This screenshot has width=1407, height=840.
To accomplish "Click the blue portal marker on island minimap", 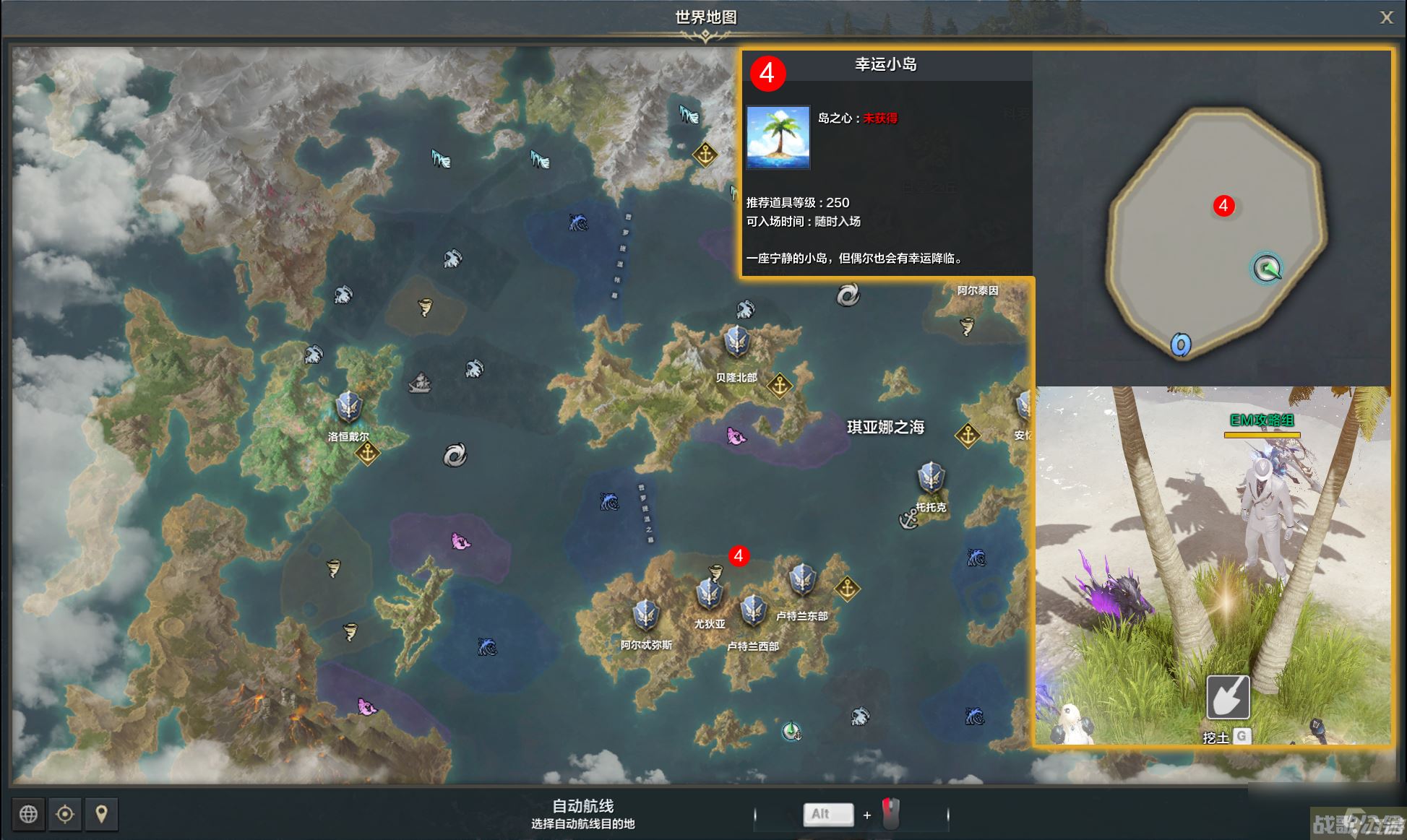I will pos(1181,345).
